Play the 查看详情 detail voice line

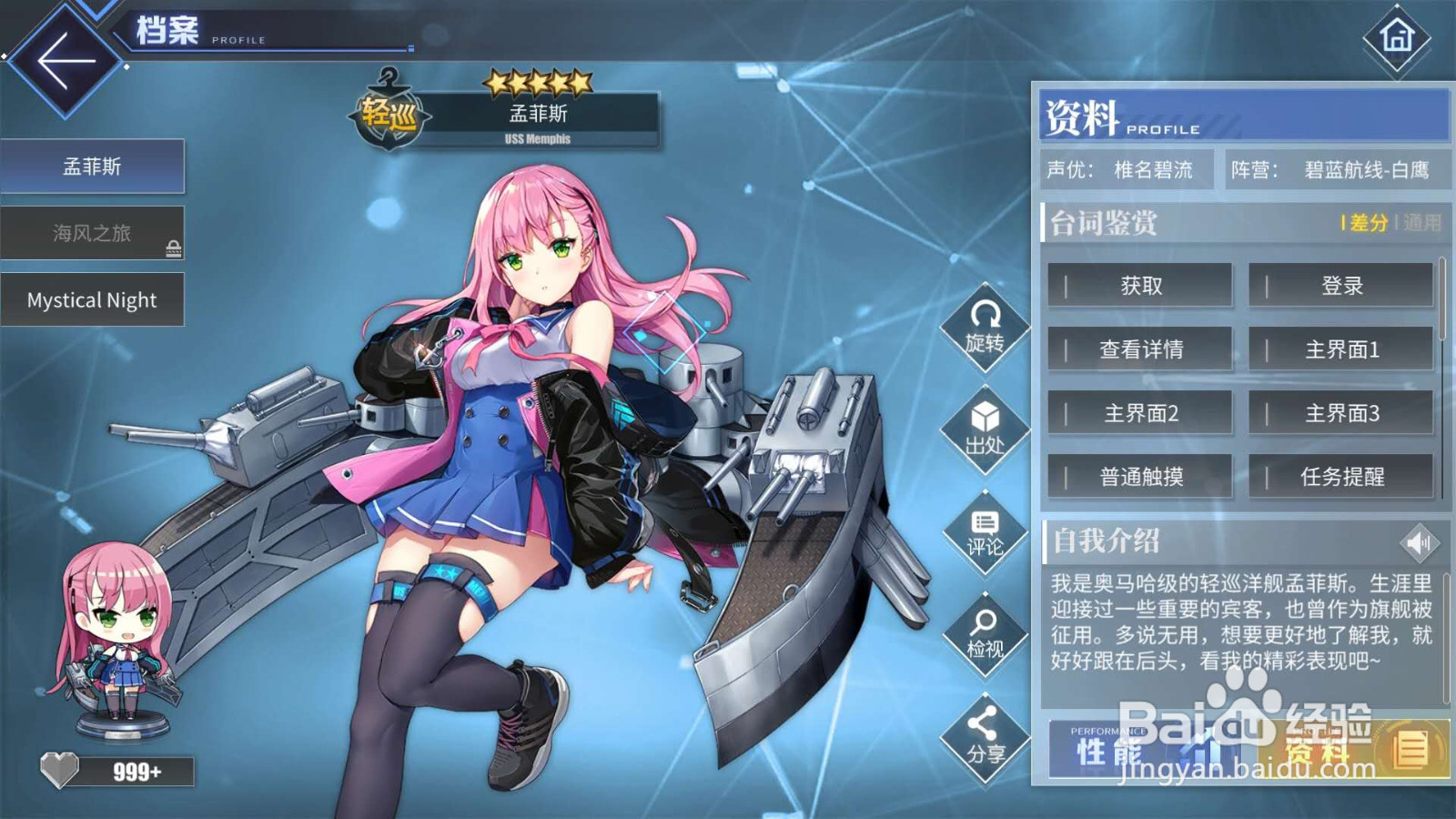tap(1140, 349)
